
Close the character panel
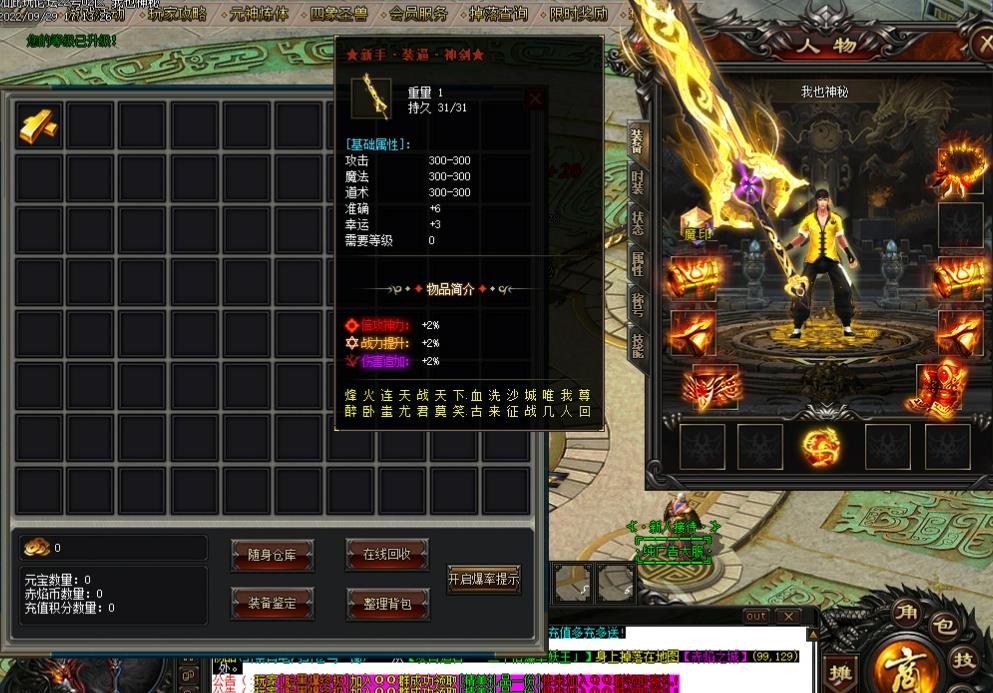pos(979,44)
